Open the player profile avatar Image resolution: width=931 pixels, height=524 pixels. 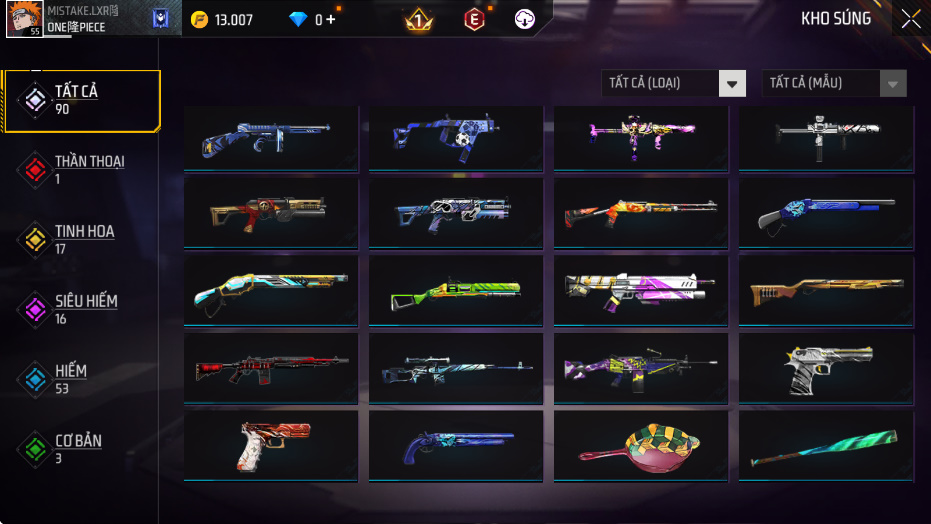pos(24,19)
